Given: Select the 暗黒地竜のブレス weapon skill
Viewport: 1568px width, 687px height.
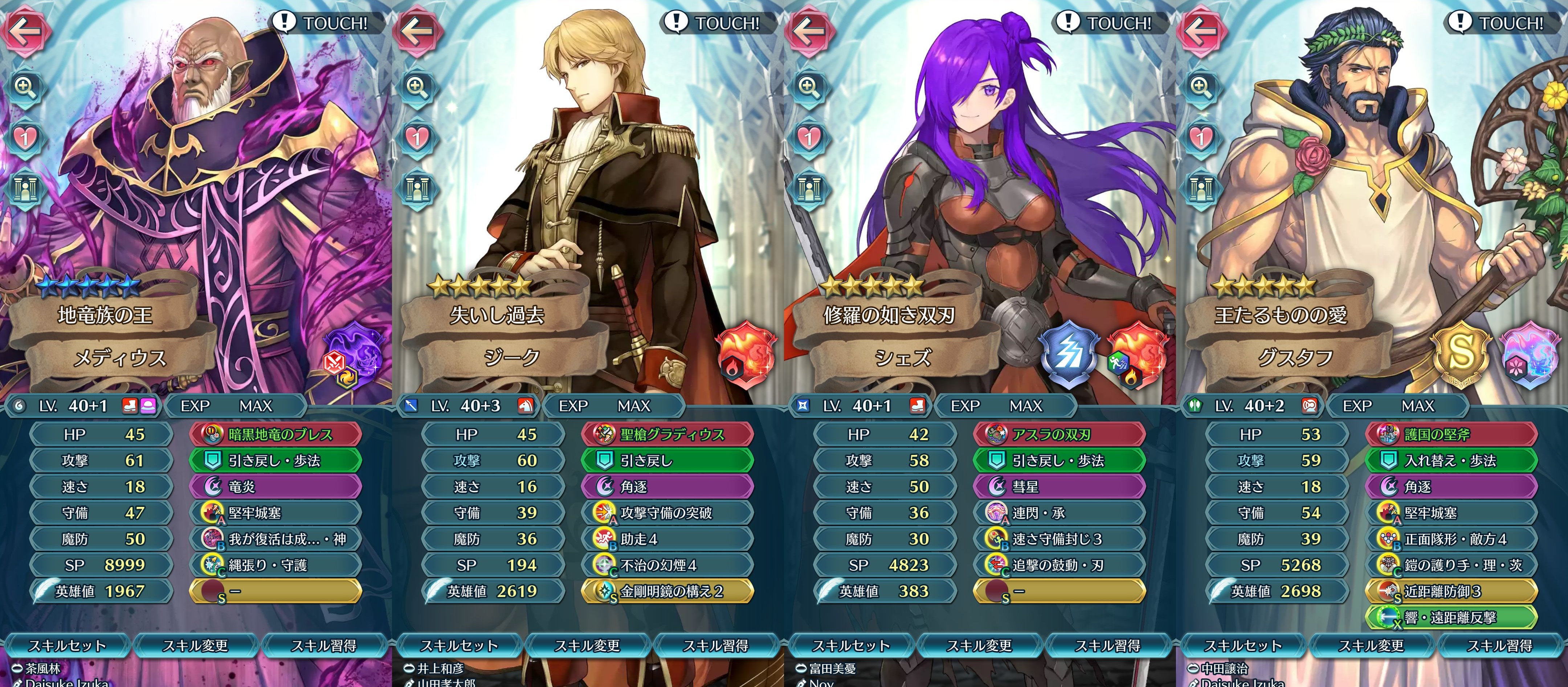Looking at the screenshot, I should pos(277,434).
